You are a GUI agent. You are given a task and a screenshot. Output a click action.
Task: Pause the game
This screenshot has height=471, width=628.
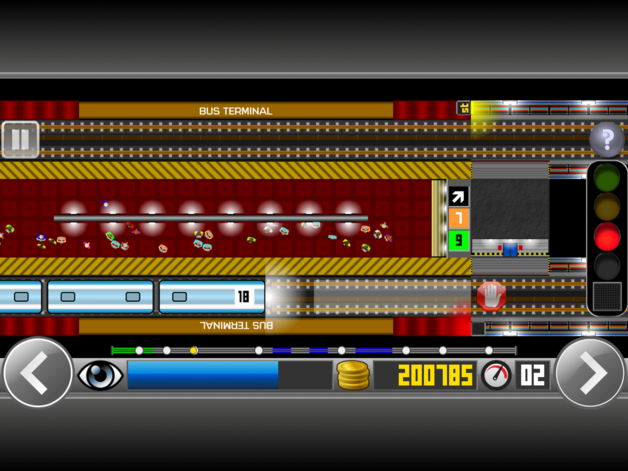click(x=20, y=140)
